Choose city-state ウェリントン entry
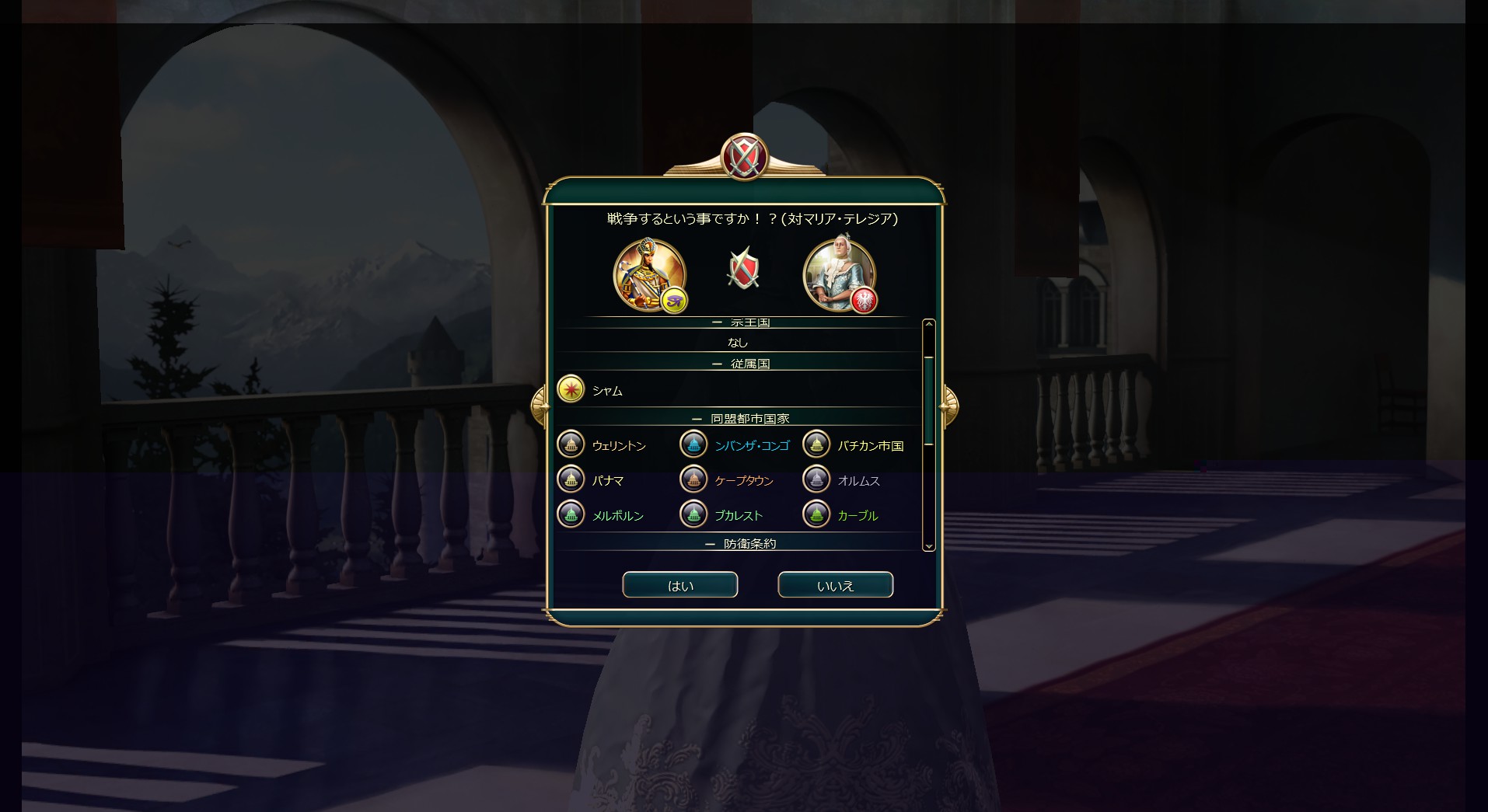The image size is (1488, 812). coord(618,445)
